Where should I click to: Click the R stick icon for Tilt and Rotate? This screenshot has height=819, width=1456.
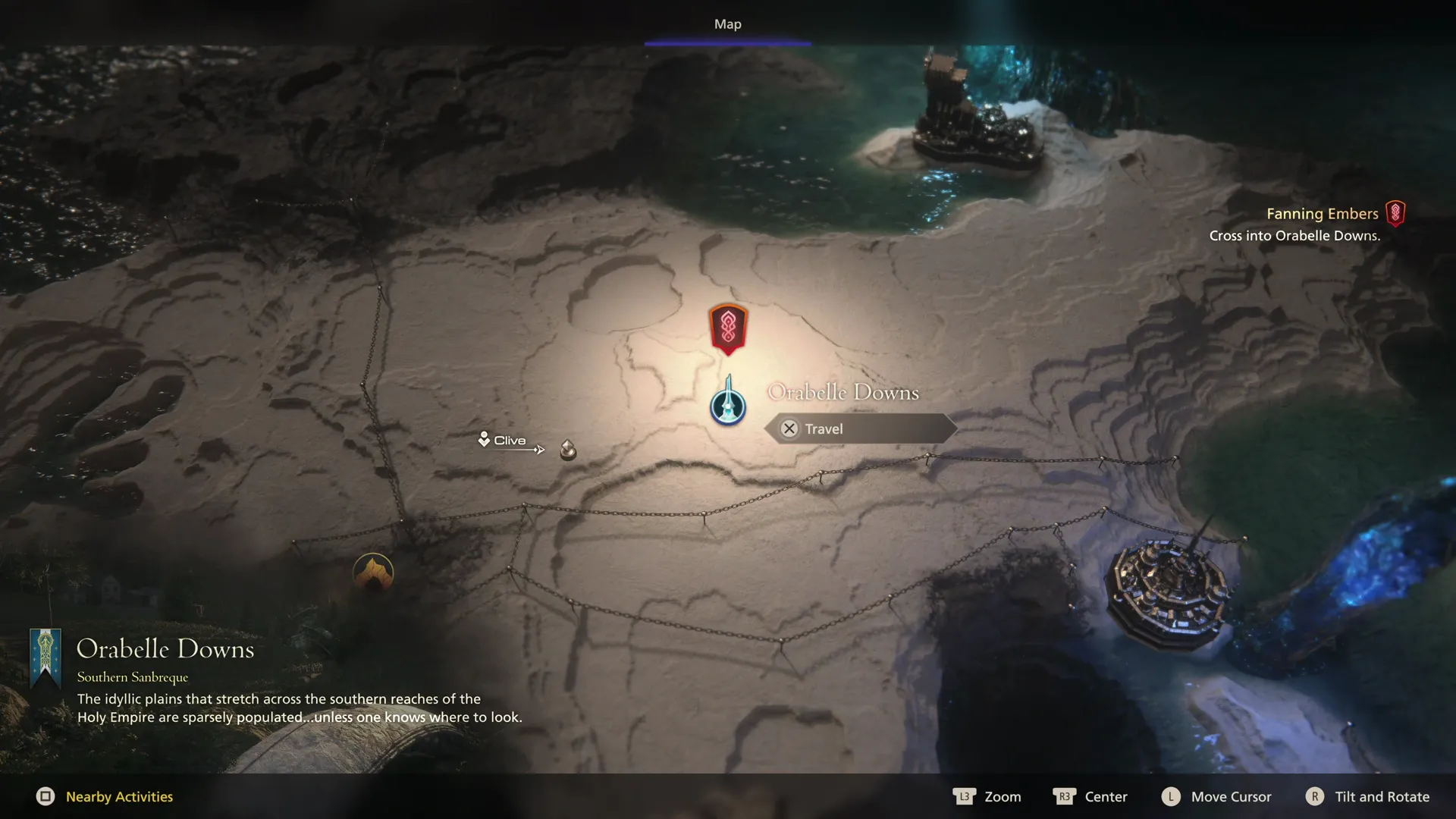[x=1315, y=797]
